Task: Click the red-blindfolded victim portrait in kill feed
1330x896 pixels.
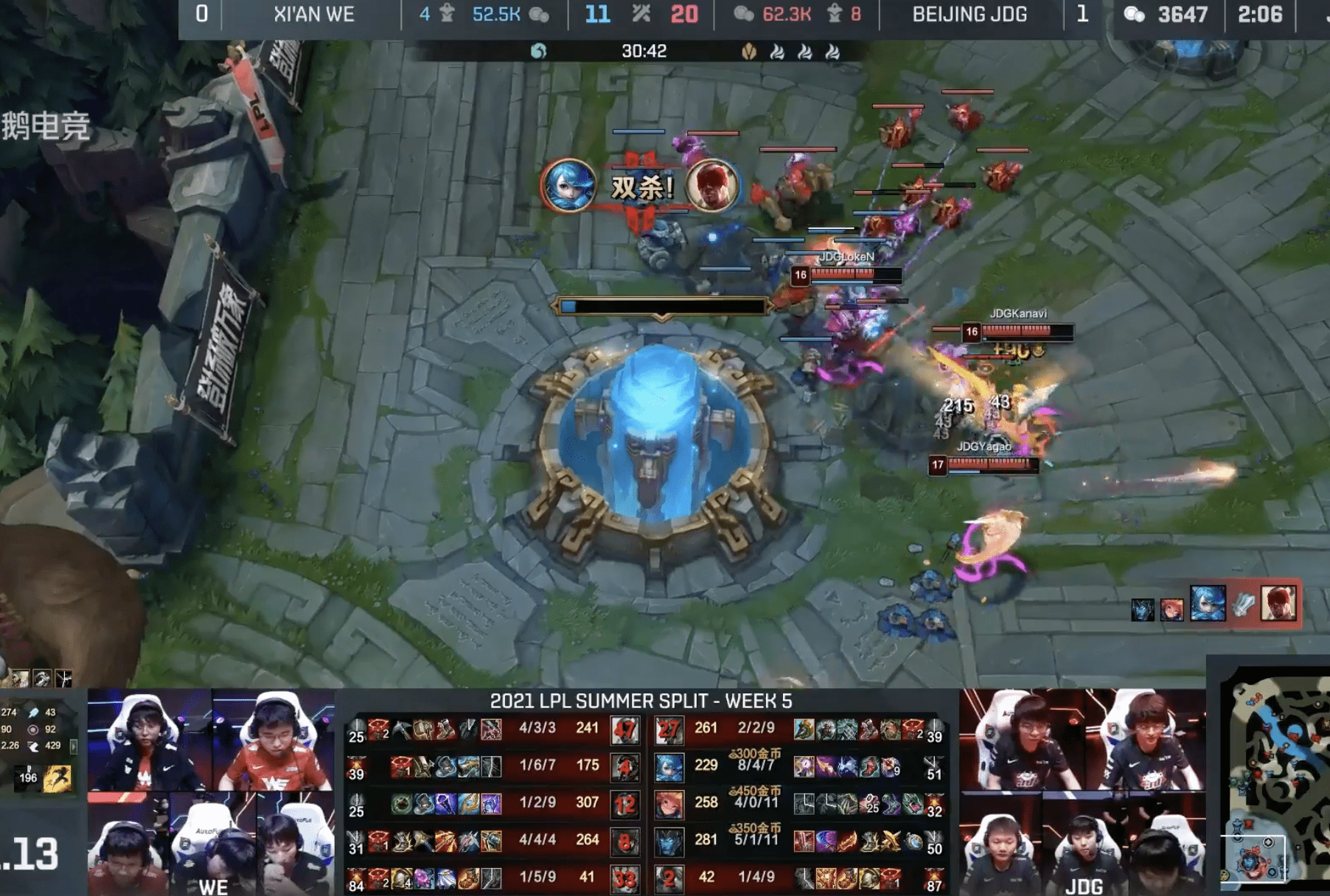Action: (x=711, y=186)
